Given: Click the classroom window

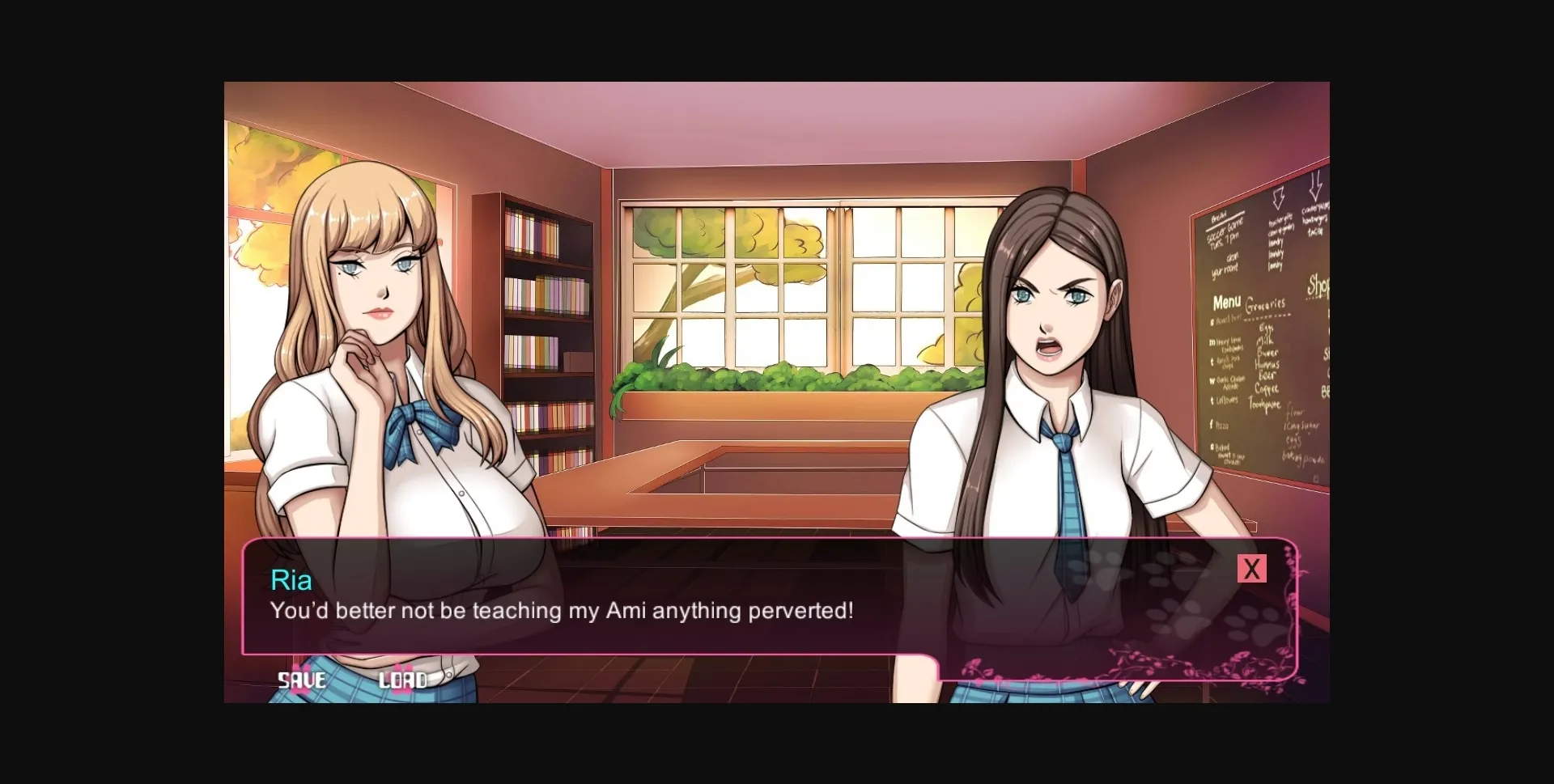Looking at the screenshot, I should (x=793, y=299).
